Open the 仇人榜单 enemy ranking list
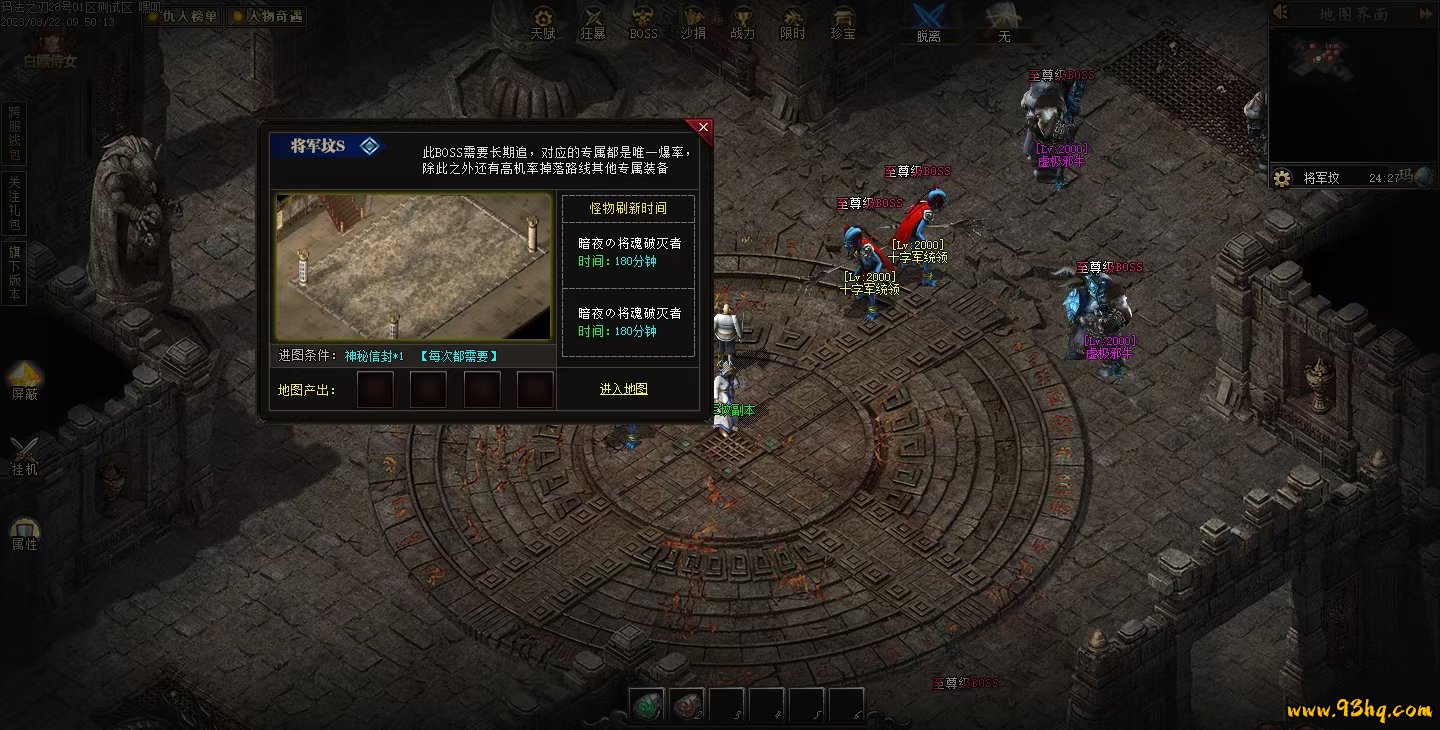The image size is (1440, 730). tap(182, 16)
